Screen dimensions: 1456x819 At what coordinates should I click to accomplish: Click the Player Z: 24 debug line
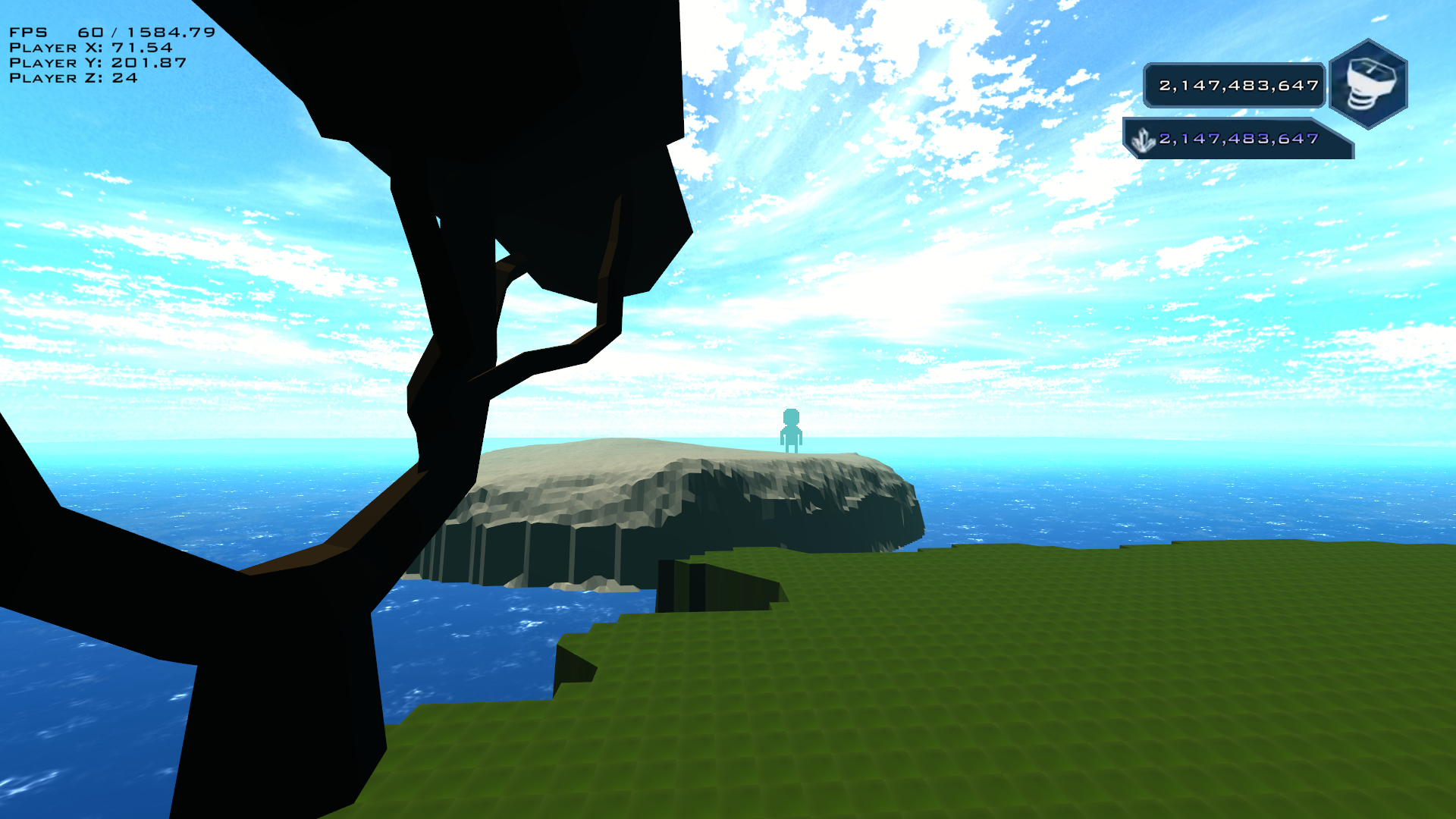click(73, 78)
